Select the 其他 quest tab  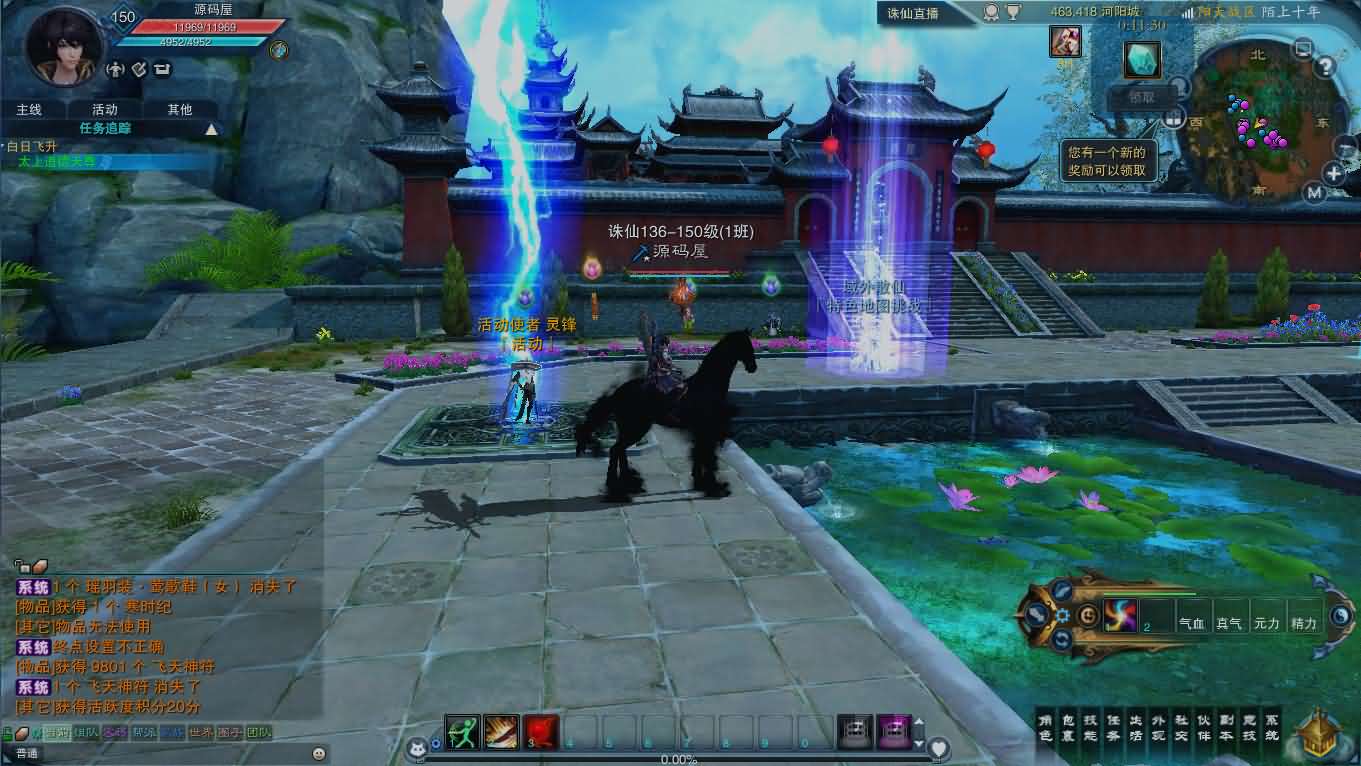[180, 109]
